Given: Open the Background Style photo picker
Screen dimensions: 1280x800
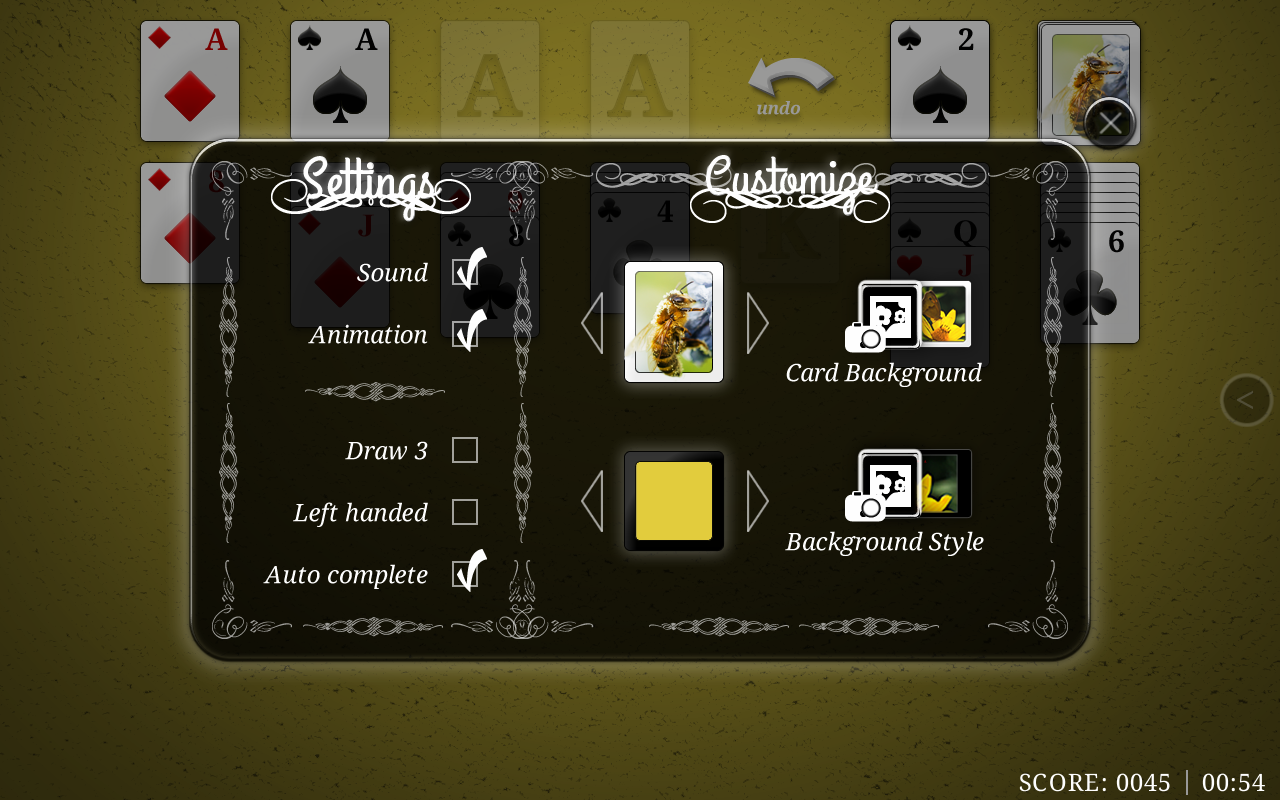Looking at the screenshot, I should point(885,483).
